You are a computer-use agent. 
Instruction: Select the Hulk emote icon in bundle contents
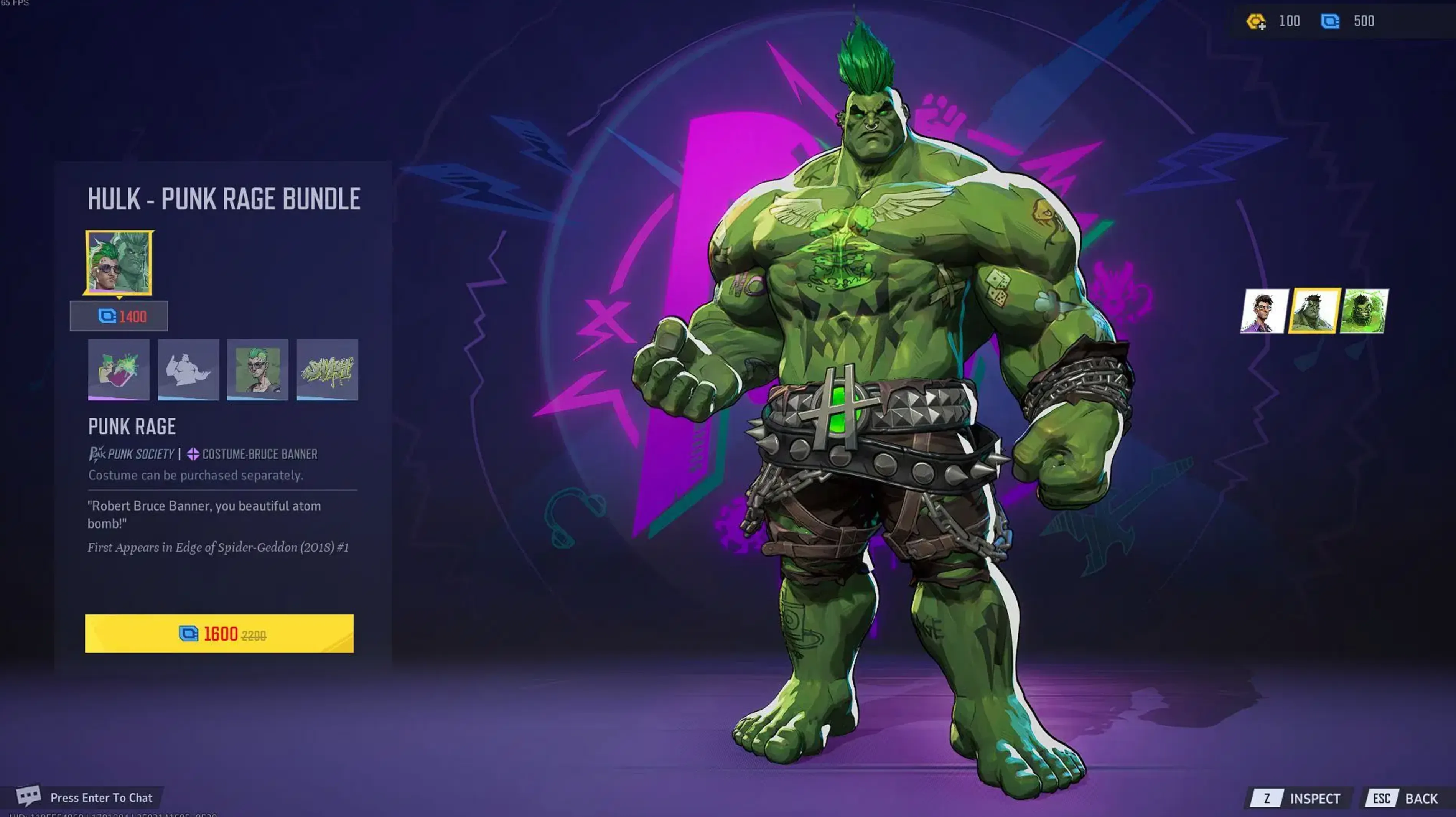(x=188, y=371)
